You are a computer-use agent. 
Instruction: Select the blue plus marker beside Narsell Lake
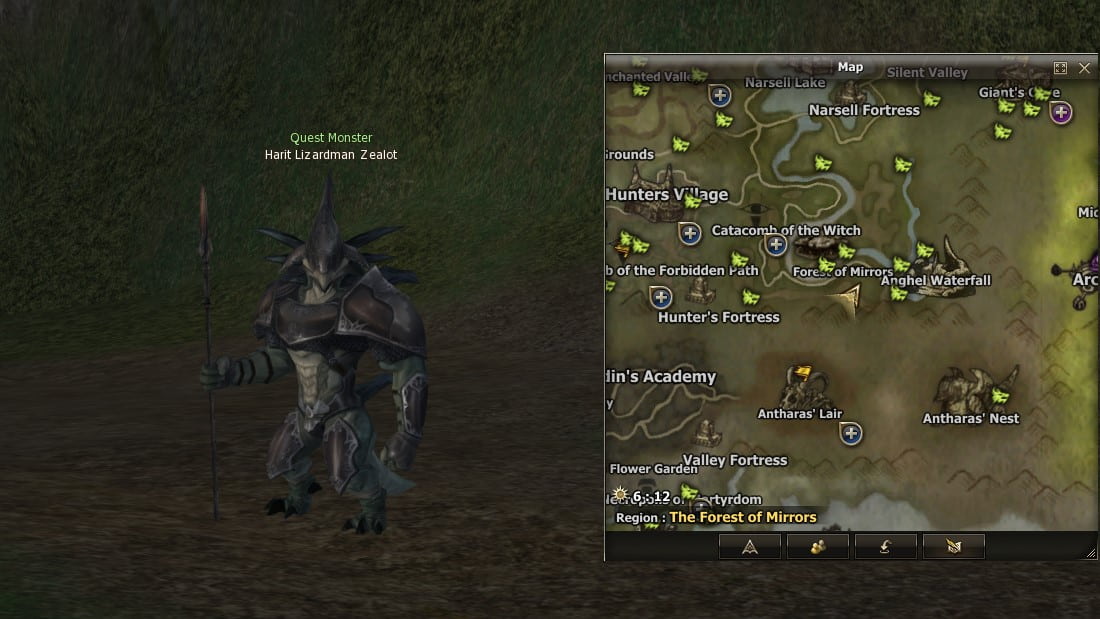point(720,96)
